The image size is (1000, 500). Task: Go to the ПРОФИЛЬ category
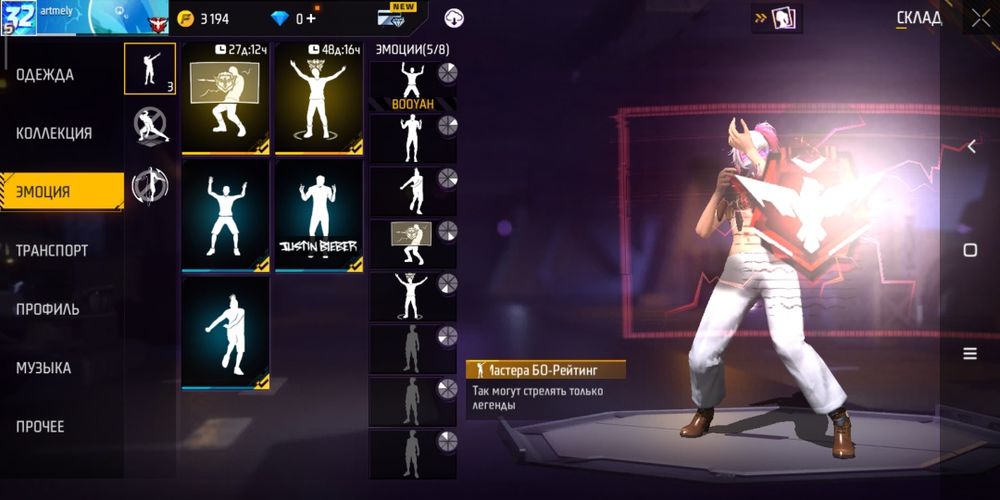point(48,309)
